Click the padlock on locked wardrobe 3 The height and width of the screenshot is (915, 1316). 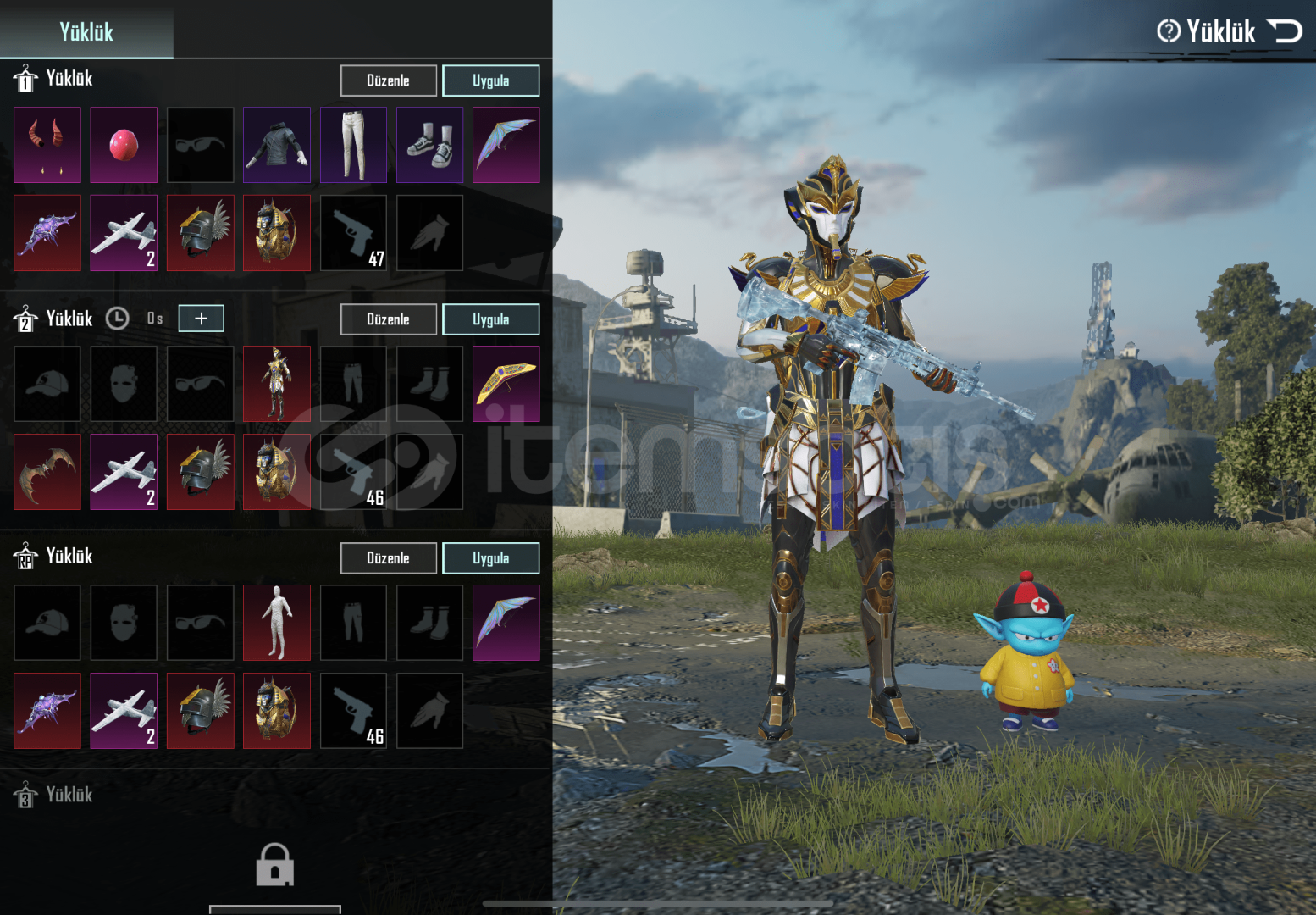point(275,865)
